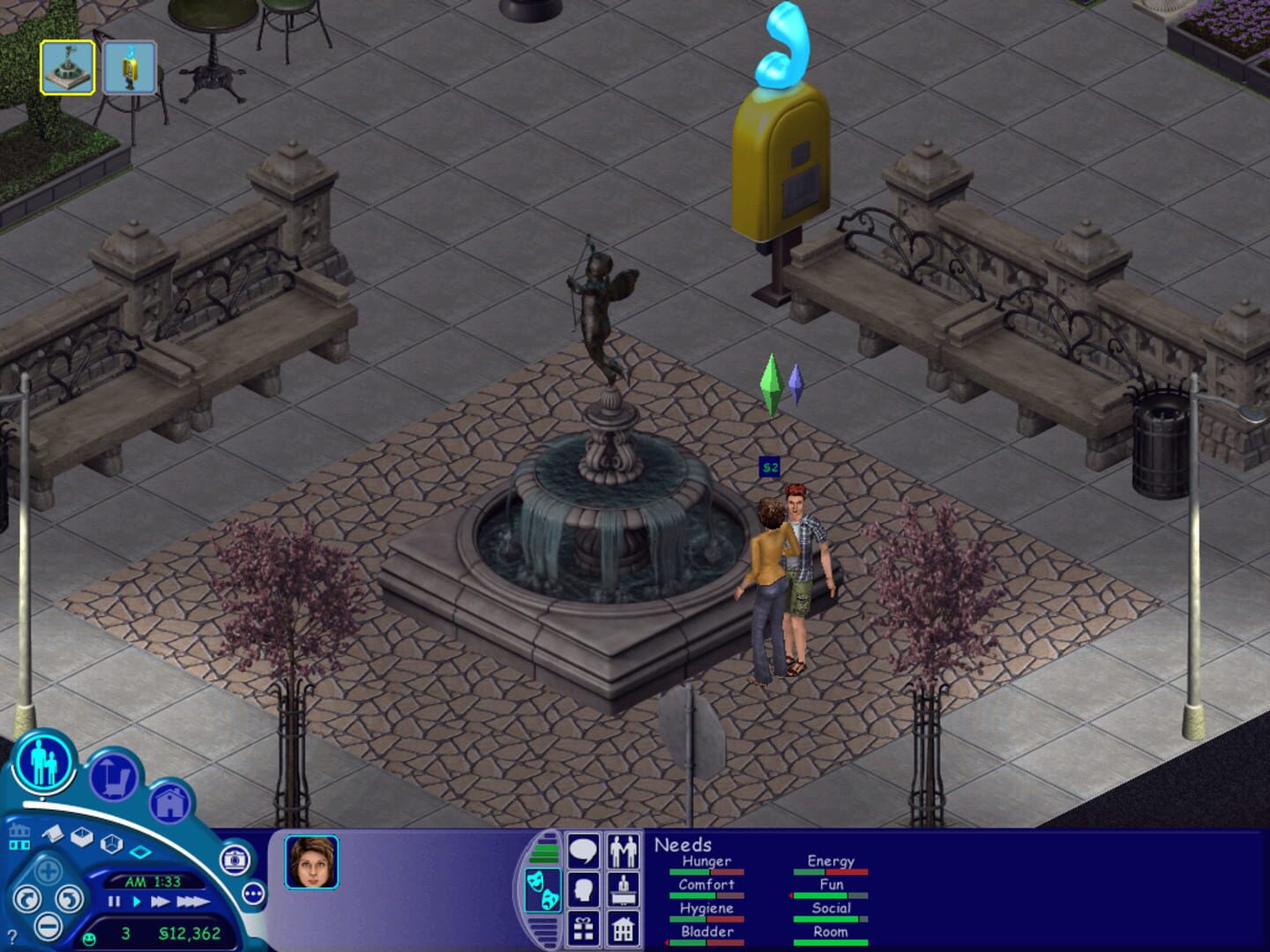Open the House panel in the panel grid
The image size is (1270, 952).
pyautogui.click(x=624, y=929)
